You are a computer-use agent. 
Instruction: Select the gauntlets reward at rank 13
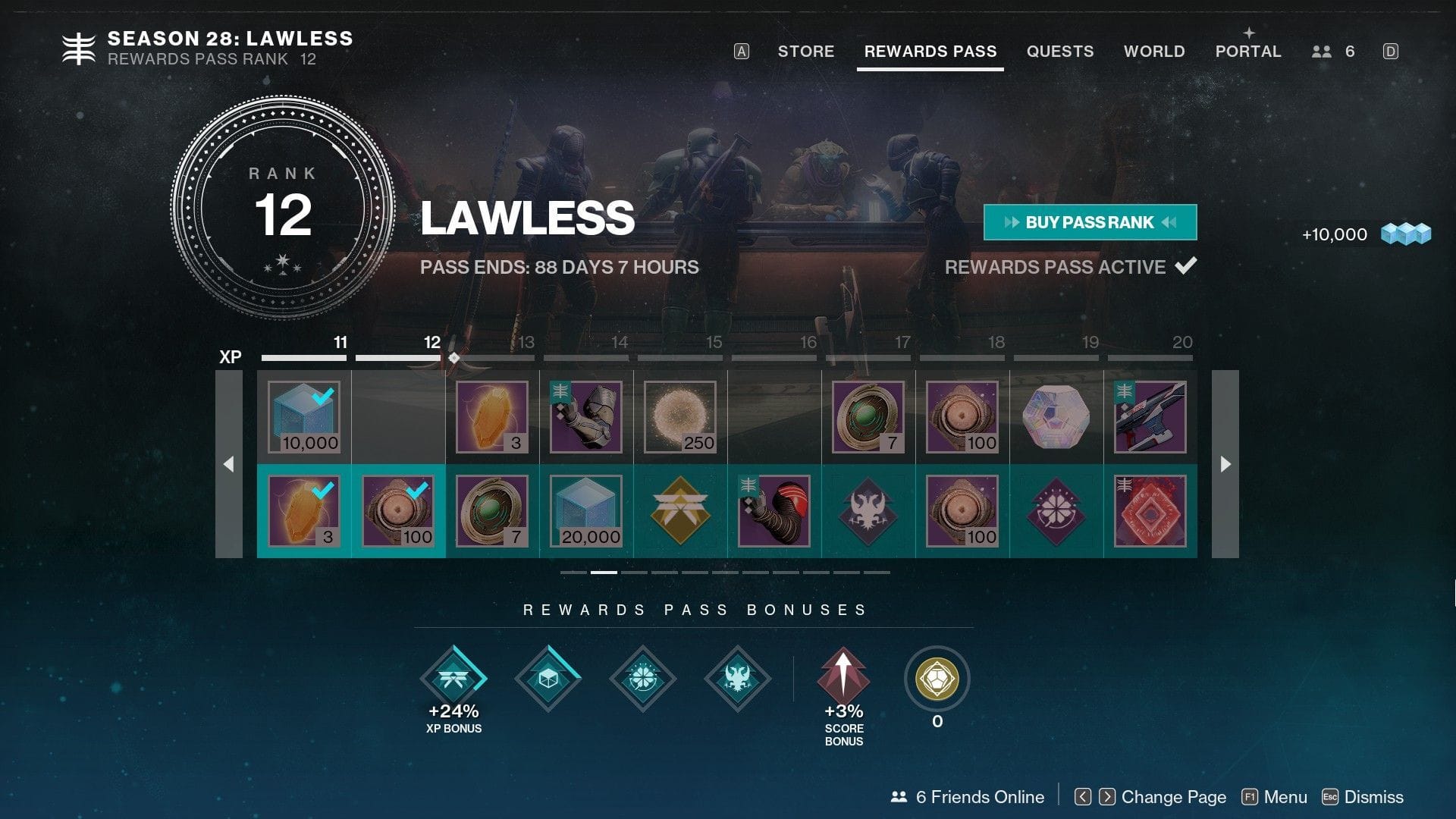pyautogui.click(x=585, y=416)
